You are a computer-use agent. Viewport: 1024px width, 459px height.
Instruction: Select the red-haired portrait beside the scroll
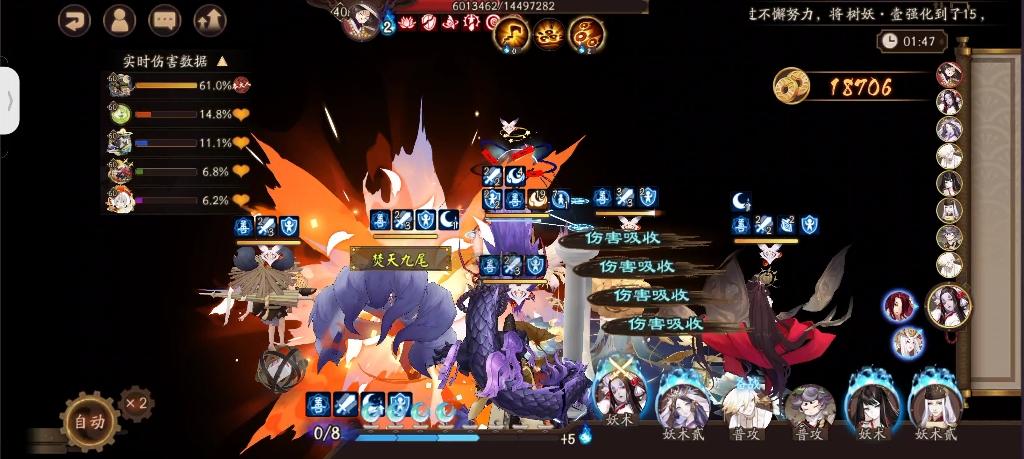[x=899, y=306]
